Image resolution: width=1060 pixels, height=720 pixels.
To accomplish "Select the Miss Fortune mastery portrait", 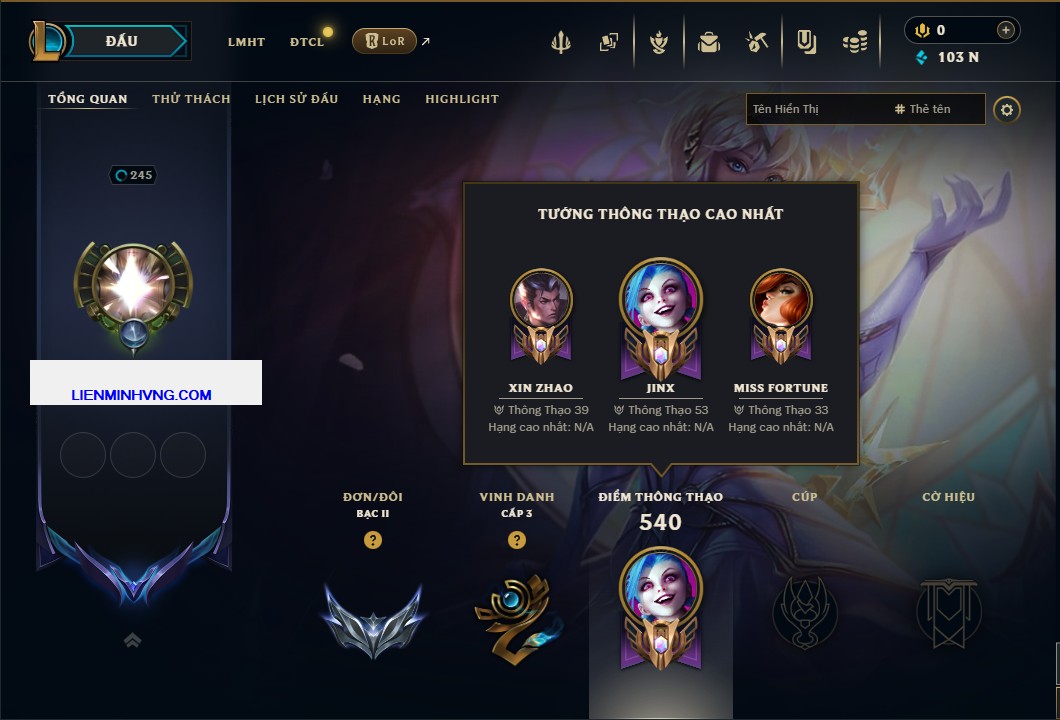I will [x=781, y=304].
